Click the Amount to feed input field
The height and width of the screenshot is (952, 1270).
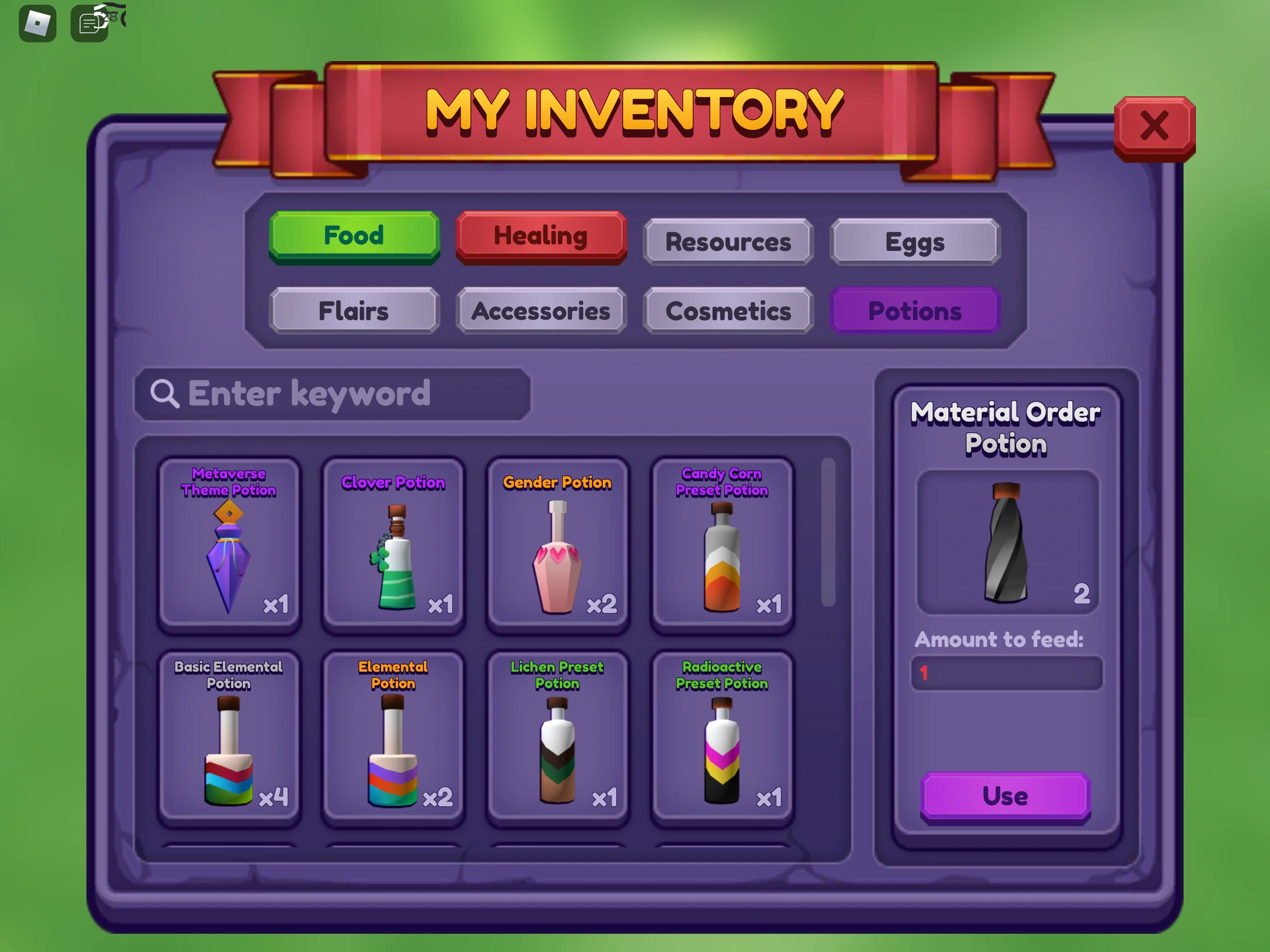pos(1007,673)
